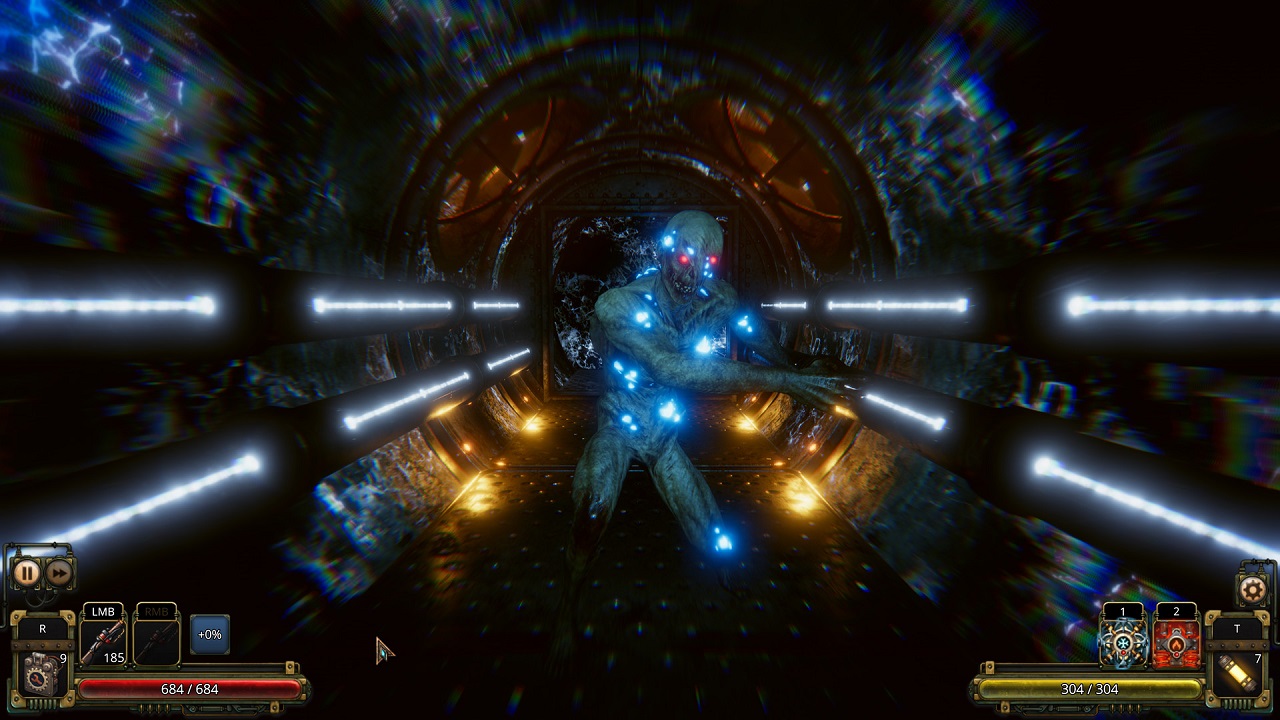Click the flame symbol on the fire gadget

(x=1175, y=644)
